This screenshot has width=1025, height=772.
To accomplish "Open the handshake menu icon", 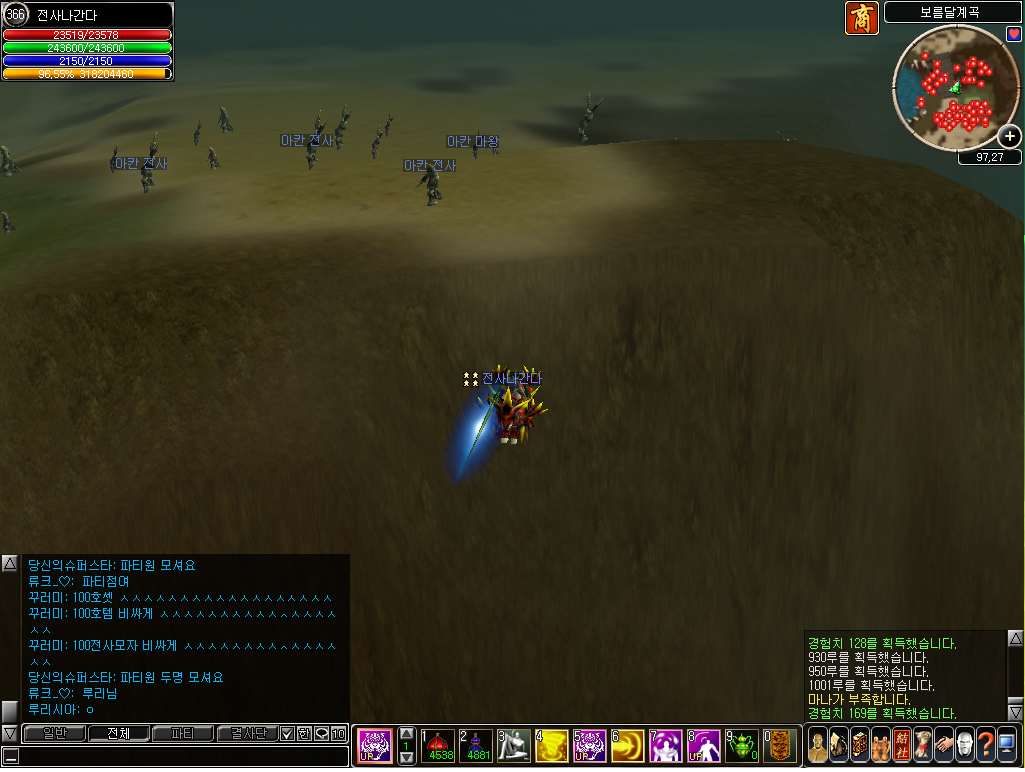I will coord(943,745).
